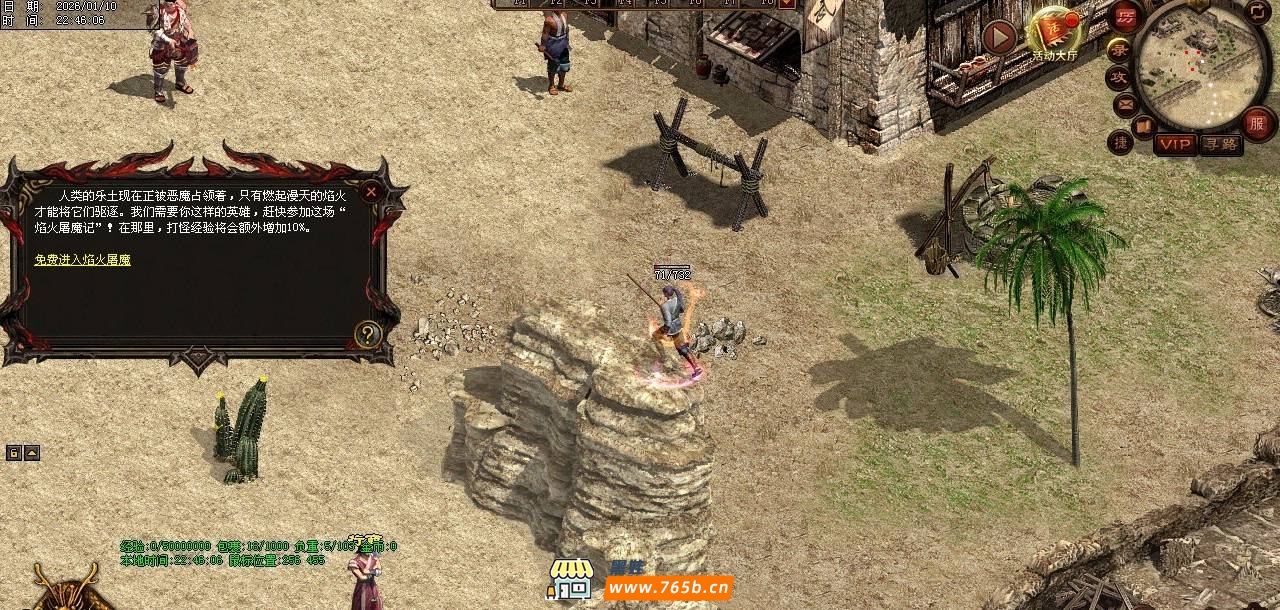Click the 服 round button

pyautogui.click(x=1259, y=124)
